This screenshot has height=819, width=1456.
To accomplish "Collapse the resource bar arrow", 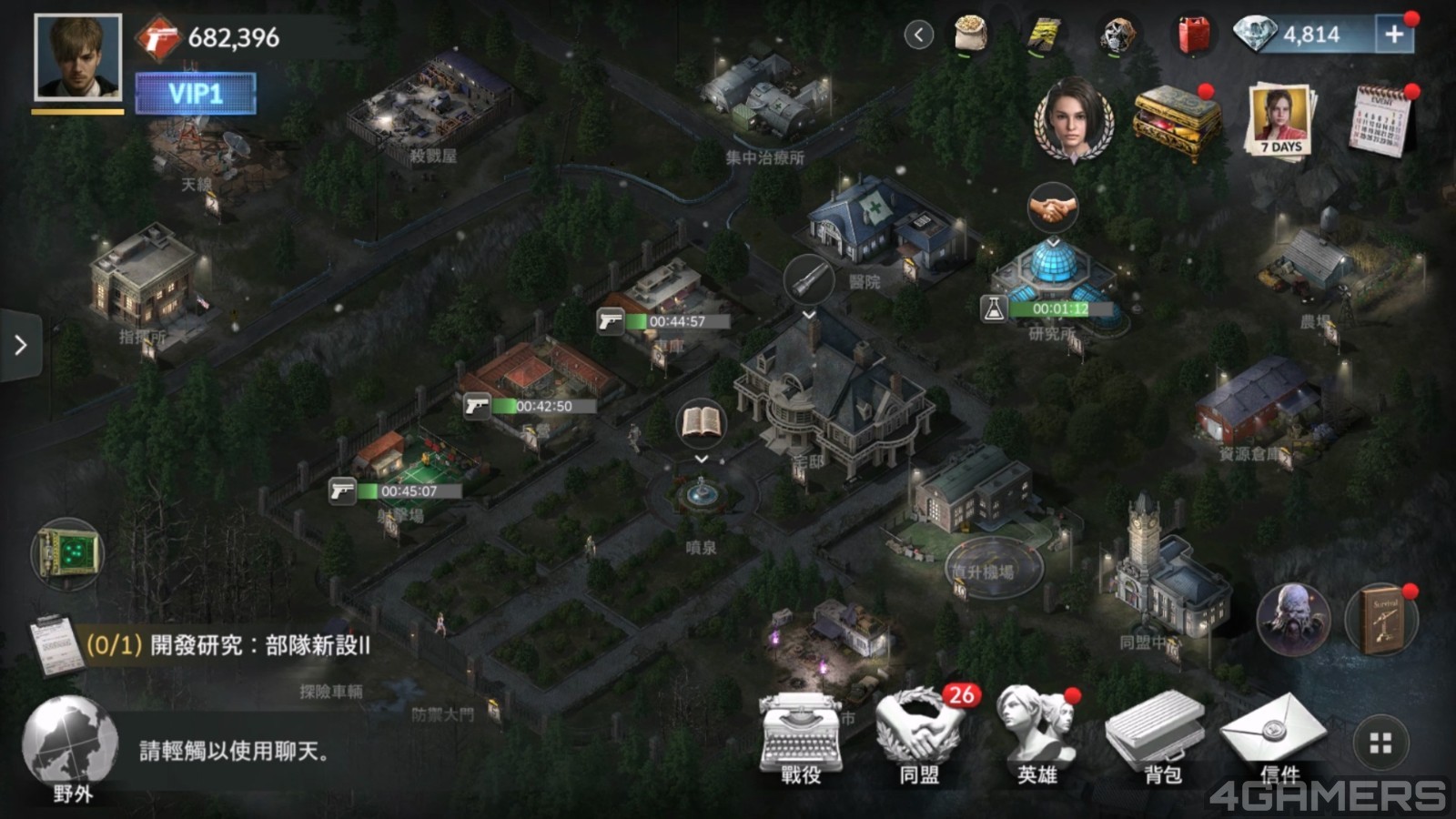I will tap(919, 35).
